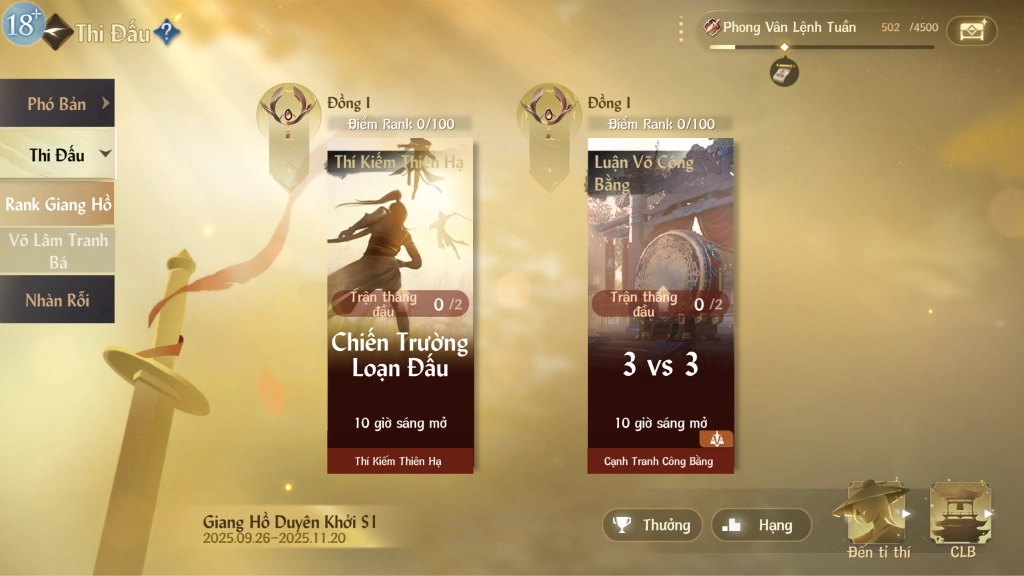This screenshot has height=576, width=1024.
Task: Open the Thưởng rewards button
Action: [652, 525]
